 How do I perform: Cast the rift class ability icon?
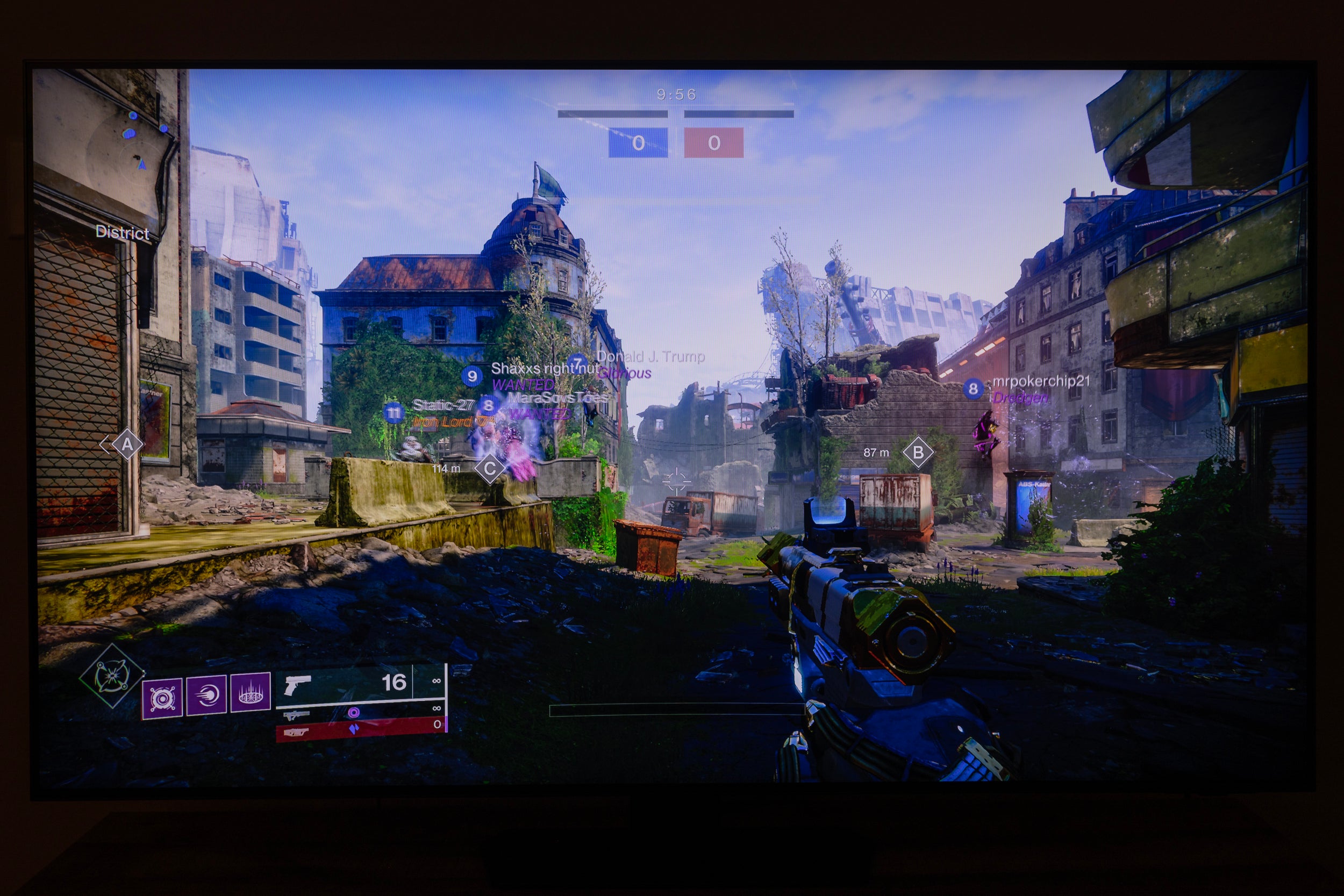click(249, 693)
